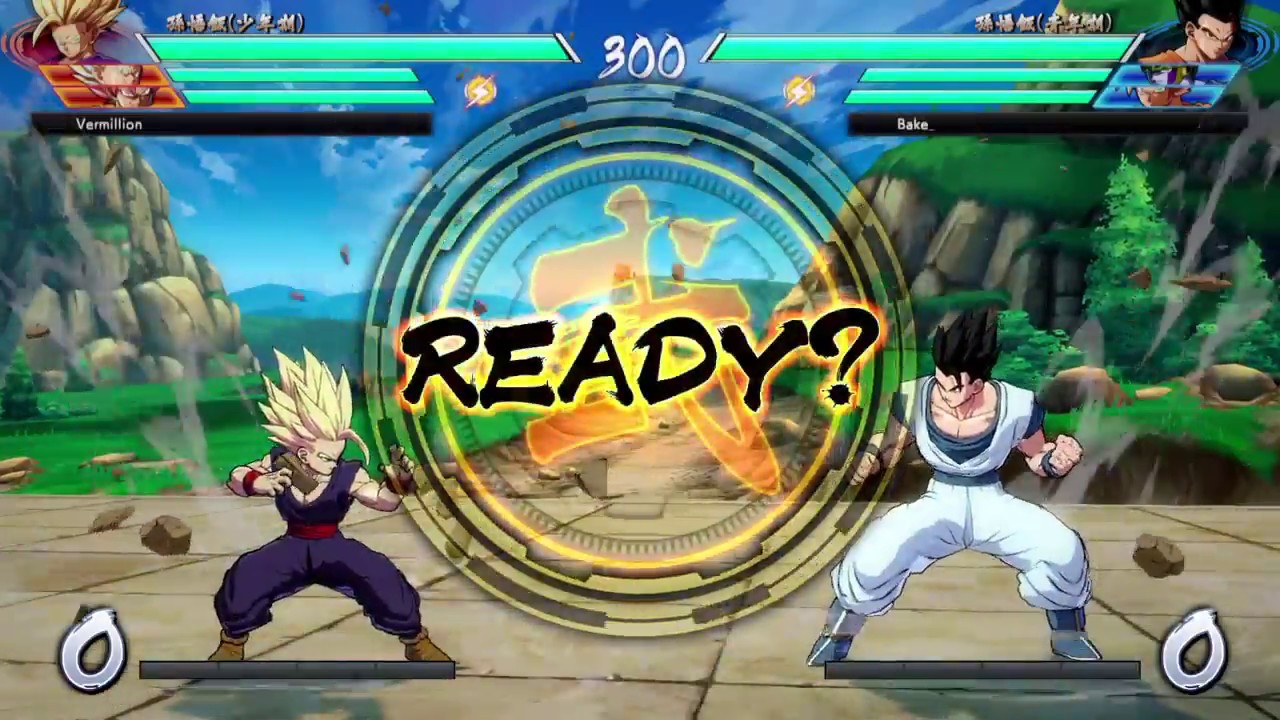Click the left Sparking lightning icon
Image resolution: width=1280 pixels, height=720 pixels.
479,90
